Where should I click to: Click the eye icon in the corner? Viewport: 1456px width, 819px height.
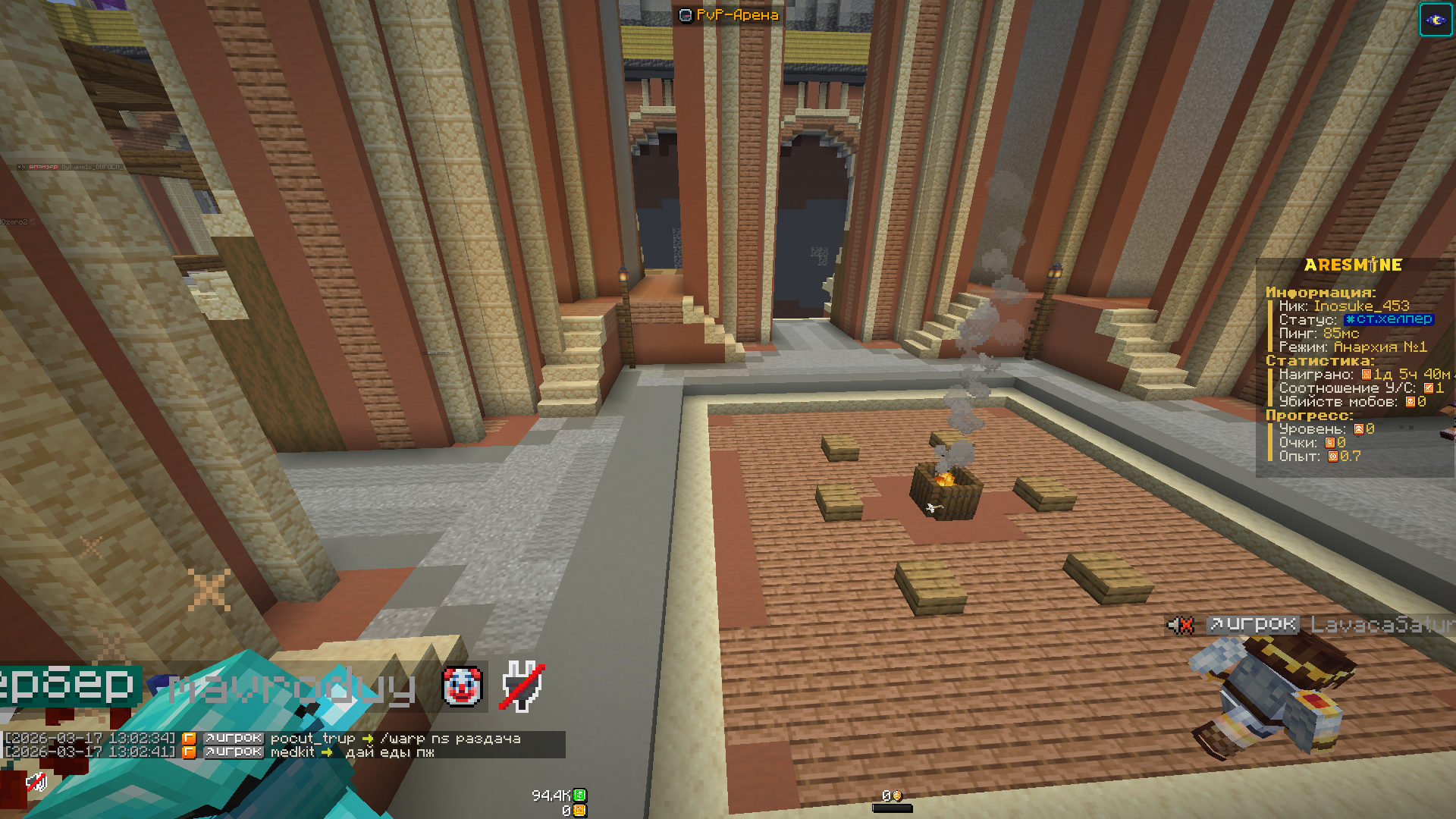(x=1436, y=20)
